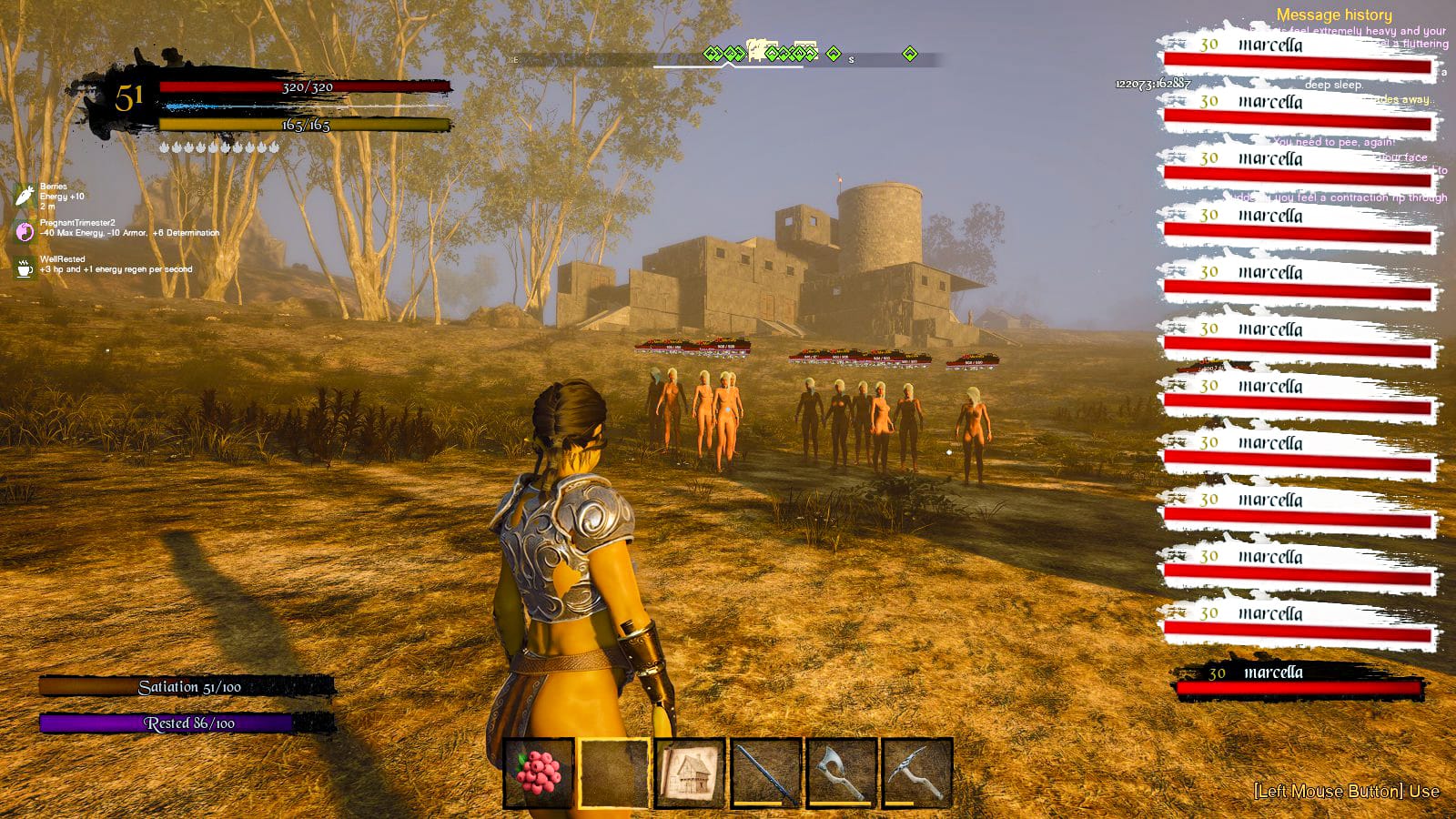Inspect the PregnantTrimester2 status icon
This screenshot has height=819, width=1456.
[x=25, y=231]
